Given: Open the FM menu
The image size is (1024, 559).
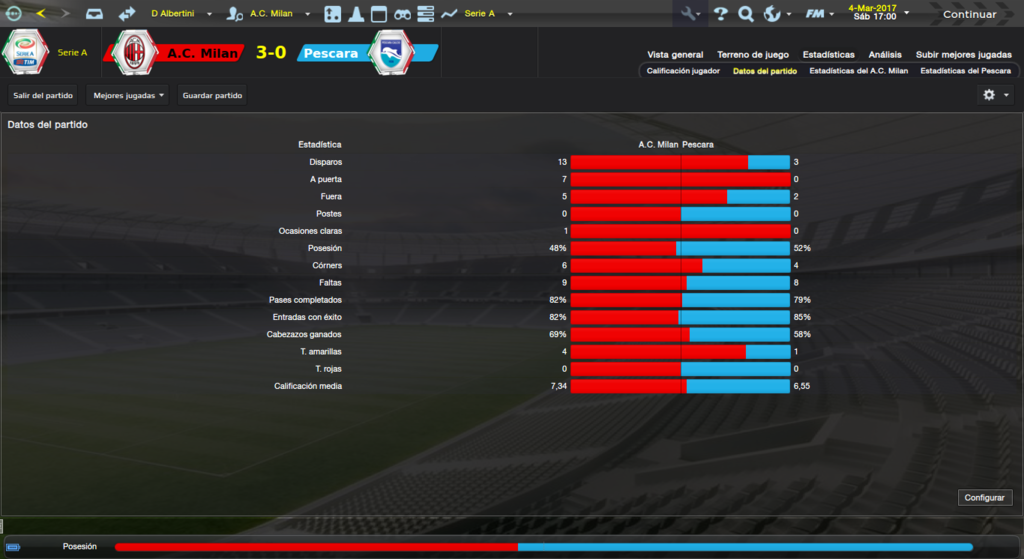Looking at the screenshot, I should click(x=819, y=14).
